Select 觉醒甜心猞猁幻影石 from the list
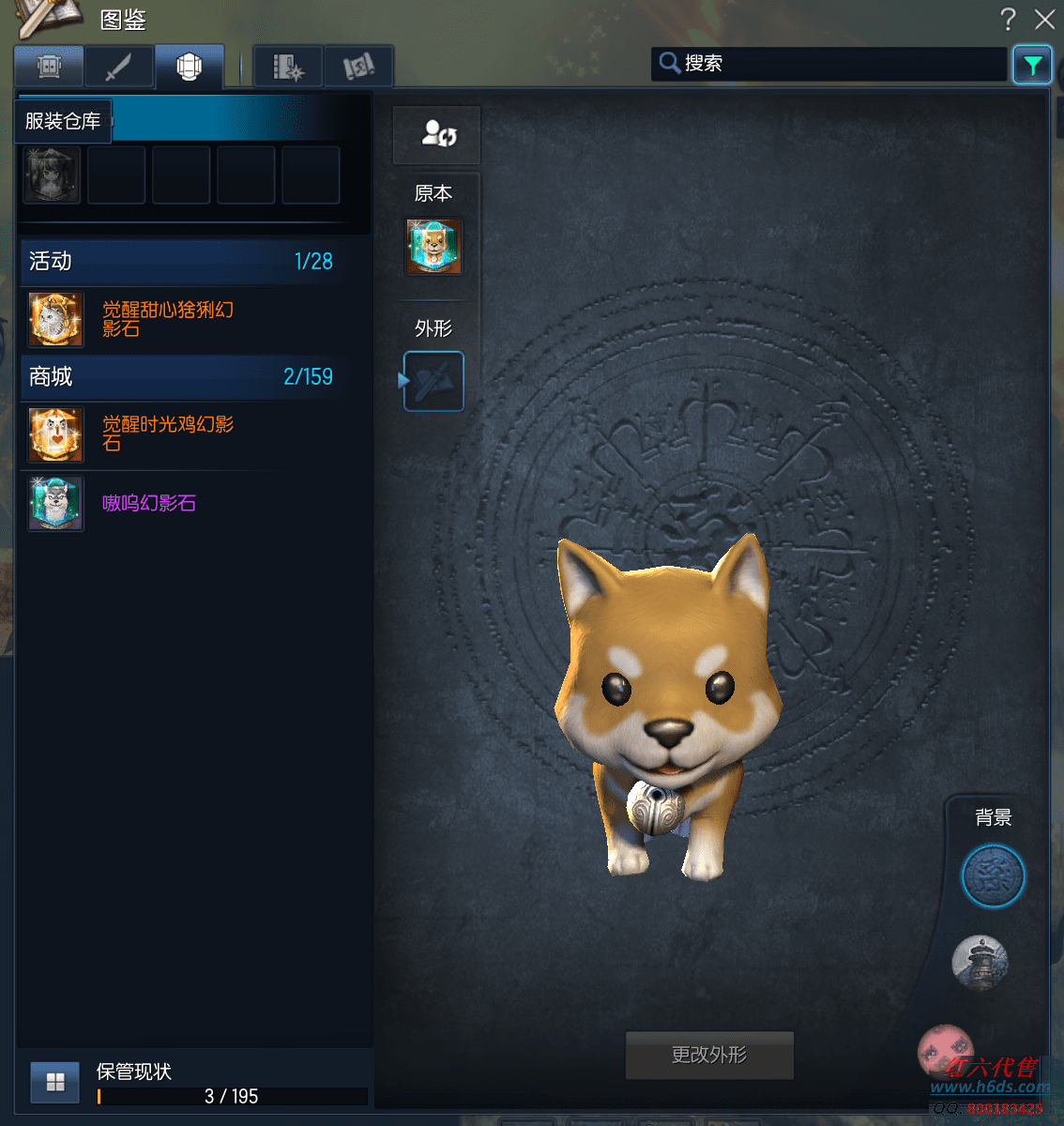The height and width of the screenshot is (1126, 1064). 167,319
